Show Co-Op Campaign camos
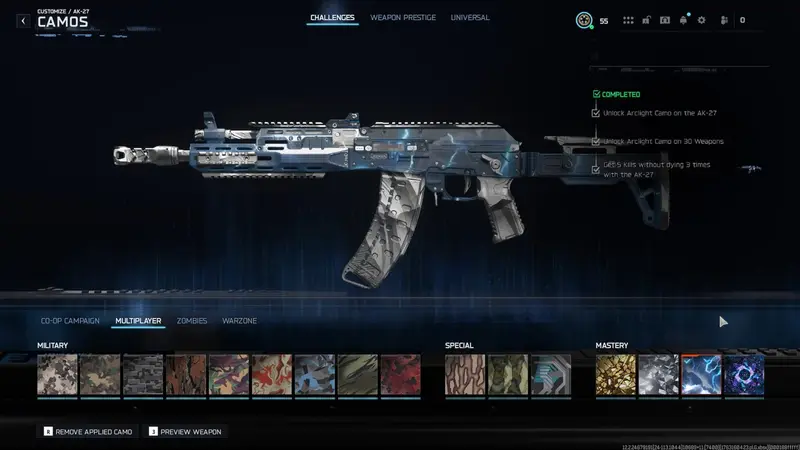The height and width of the screenshot is (450, 800). (70, 321)
